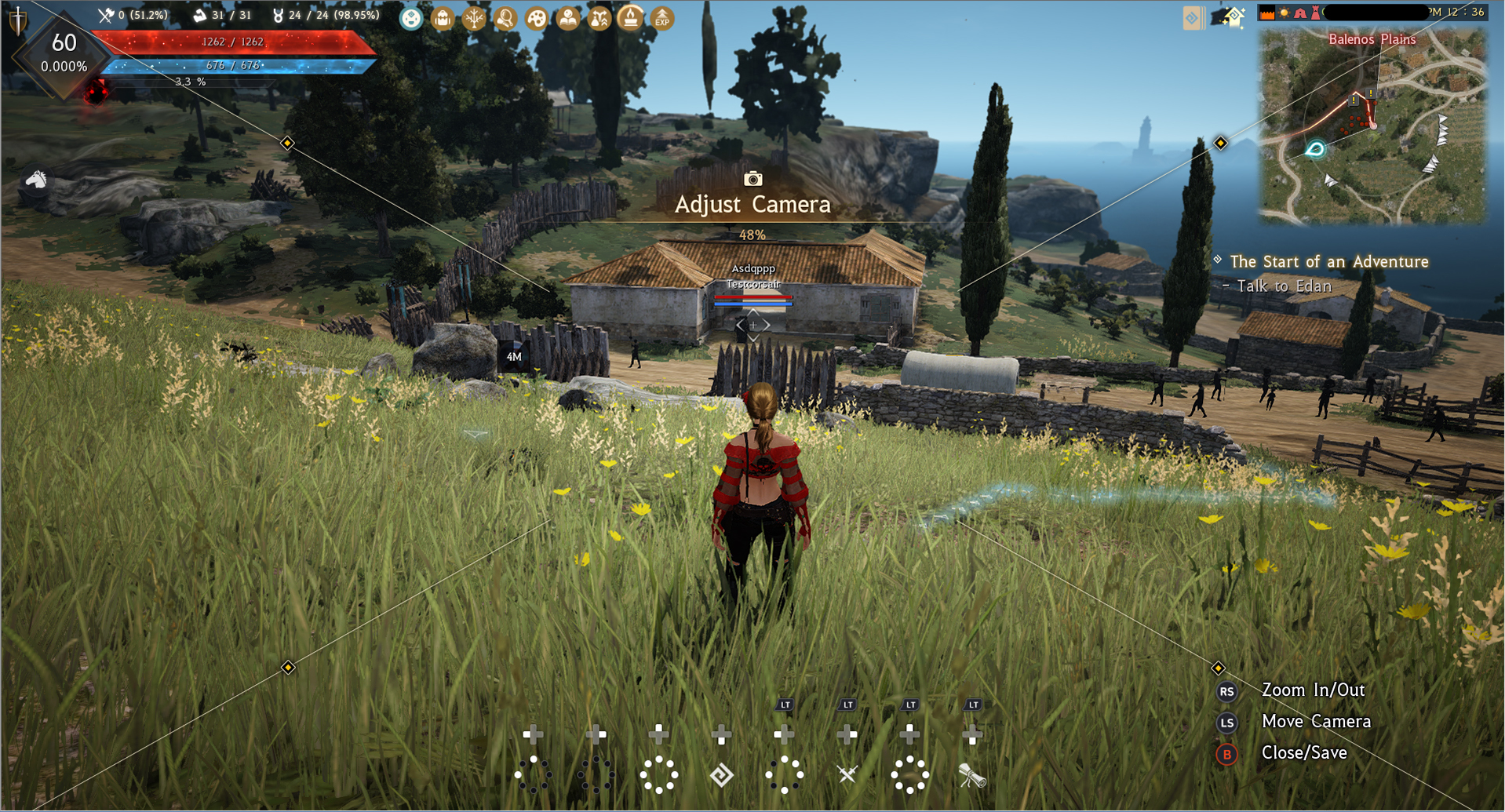The image size is (1505, 812).
Task: Select The Start of an Adventure quest tracker
Action: coord(1328,261)
